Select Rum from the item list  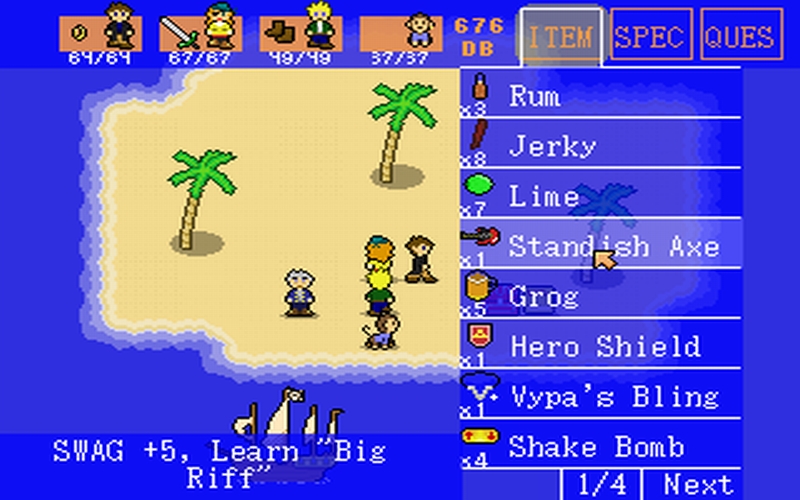coord(601,95)
